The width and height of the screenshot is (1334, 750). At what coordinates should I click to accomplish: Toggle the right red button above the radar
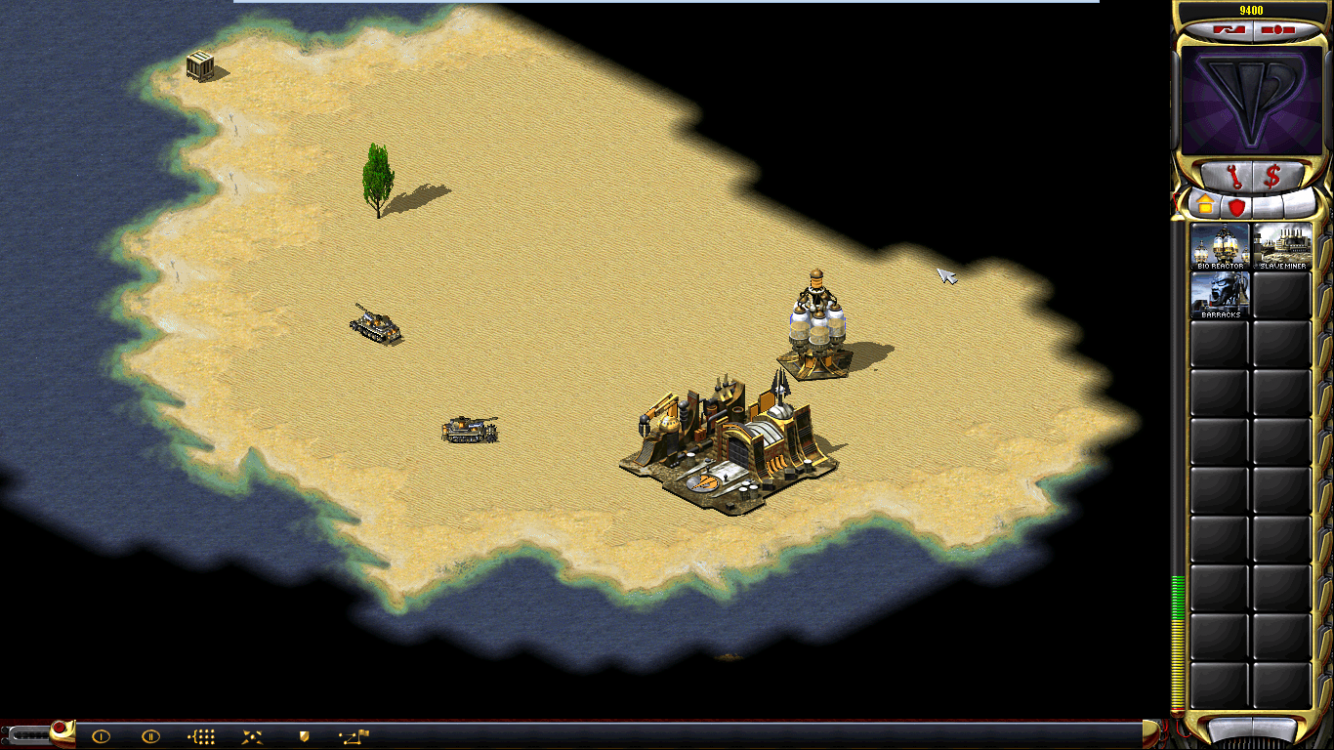pos(1278,30)
